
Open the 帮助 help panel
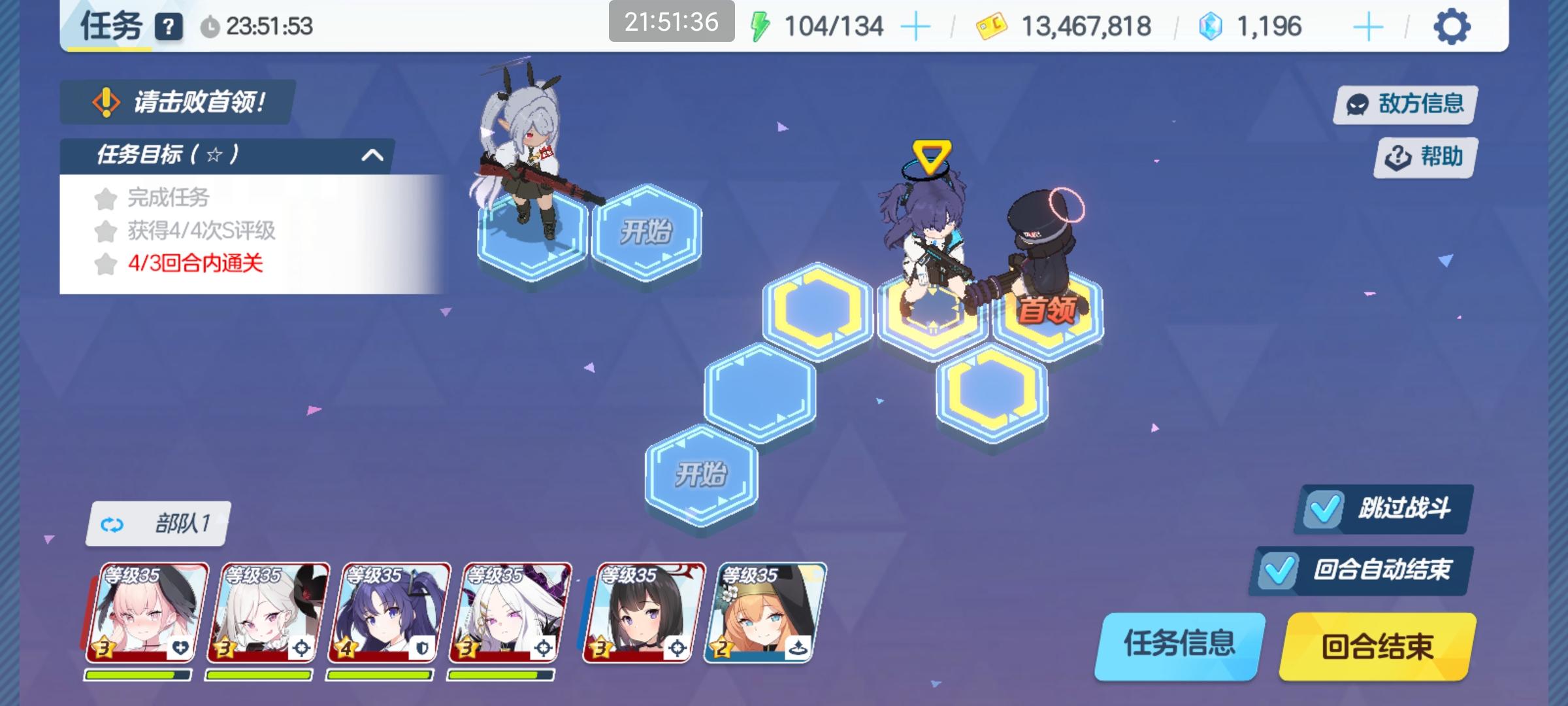tap(1423, 157)
